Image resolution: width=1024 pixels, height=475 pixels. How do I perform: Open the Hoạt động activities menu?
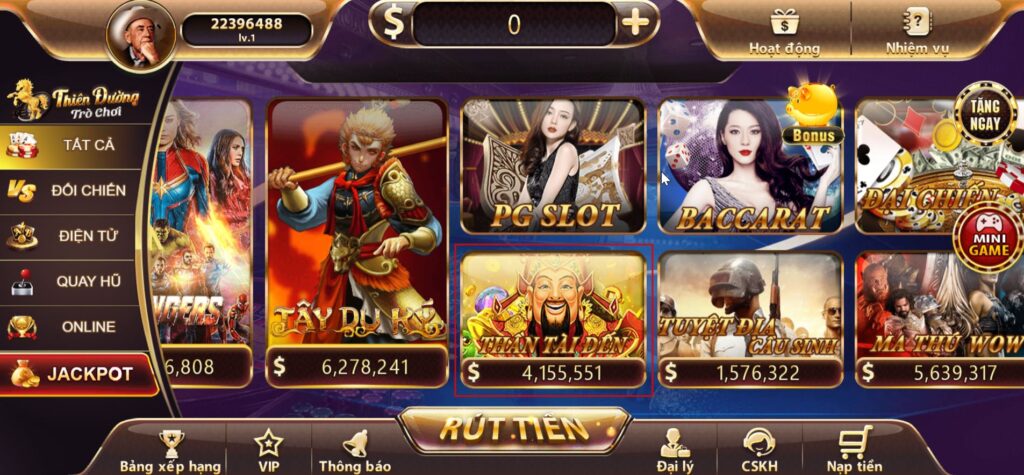(x=784, y=30)
